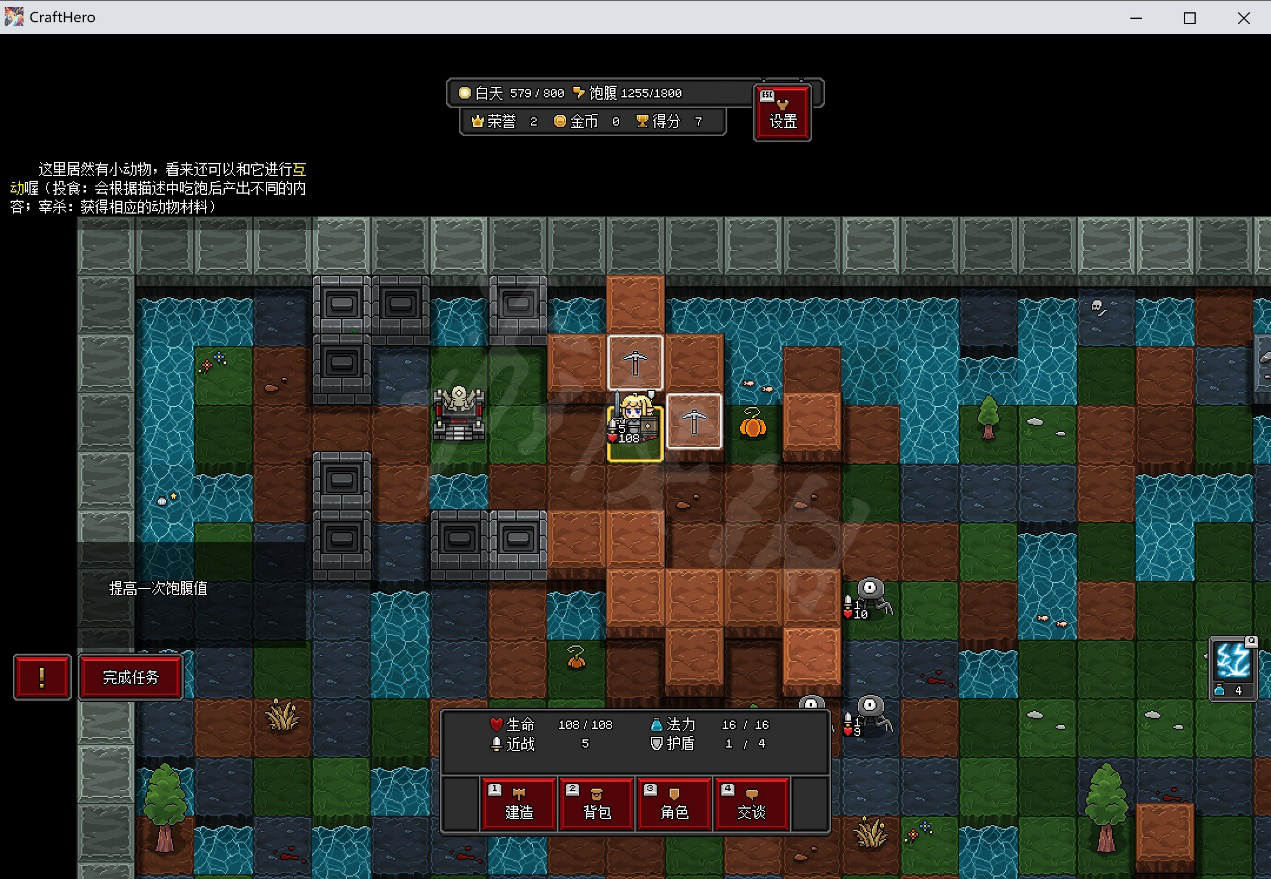
Task: Open the 设置 settings button
Action: pos(782,112)
